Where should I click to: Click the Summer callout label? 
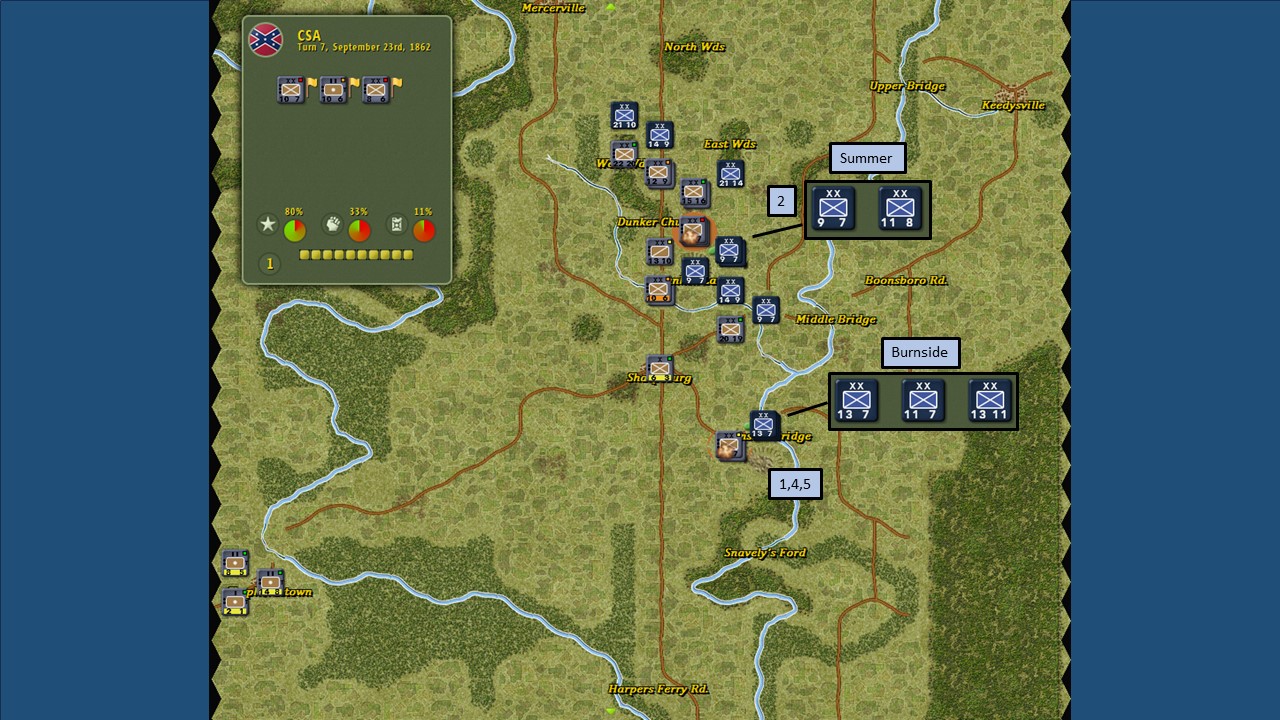(x=866, y=158)
